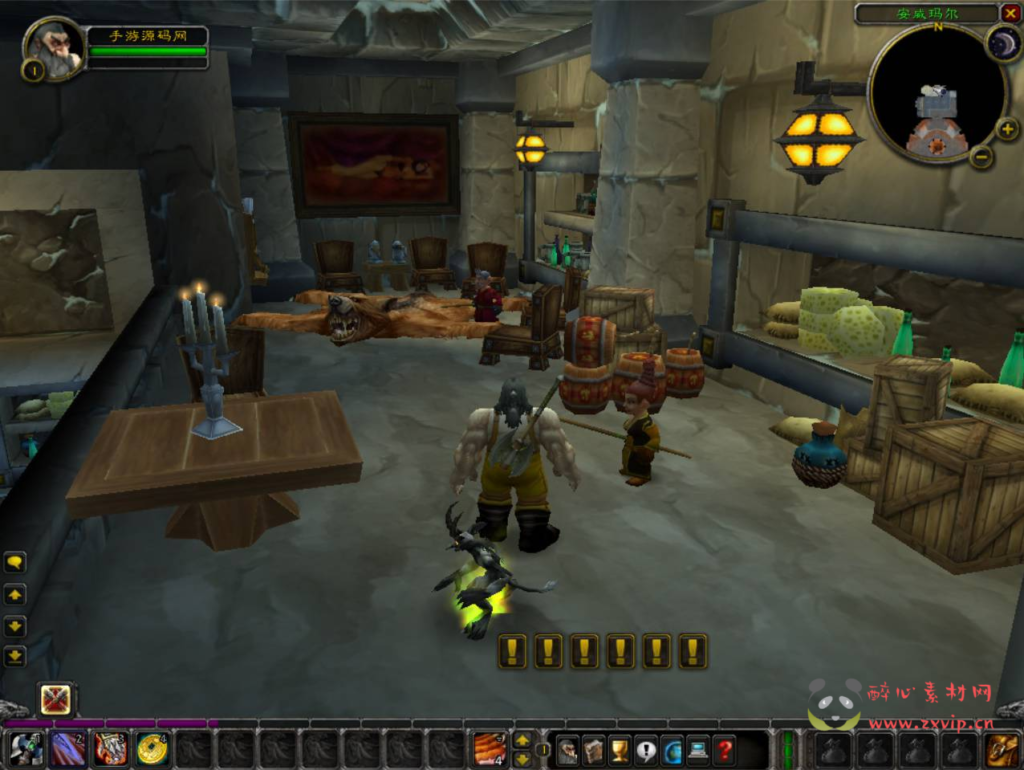
Task: Open the spellbook micro button
Action: 593,750
